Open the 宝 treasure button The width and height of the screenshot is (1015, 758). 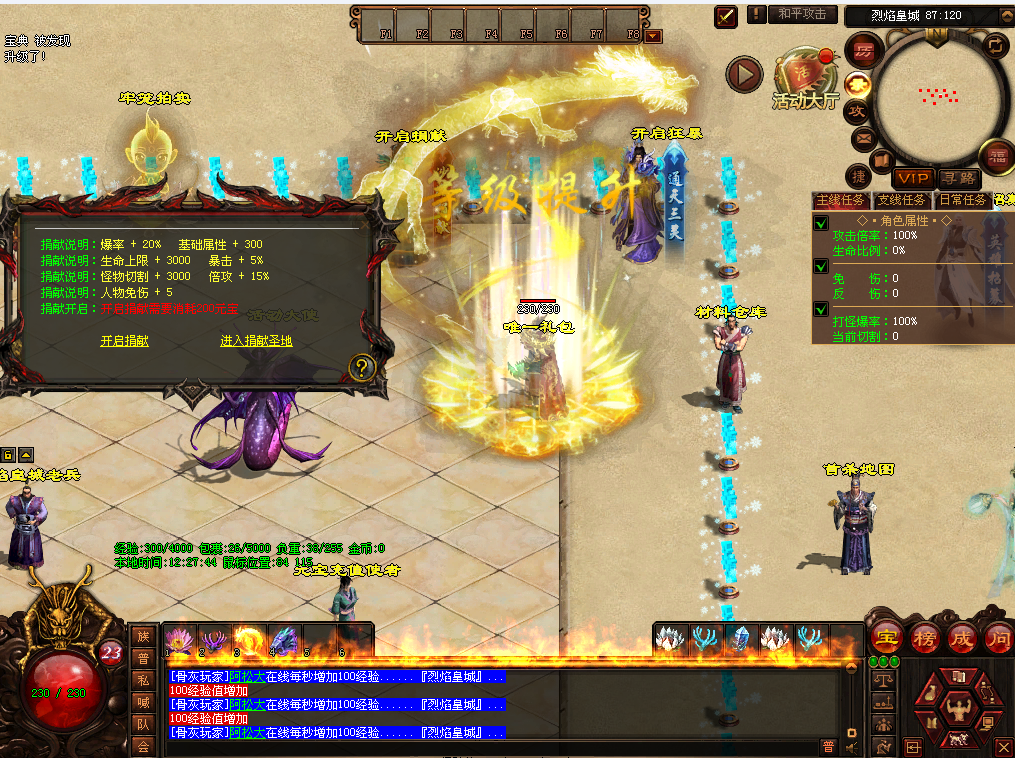tap(886, 639)
